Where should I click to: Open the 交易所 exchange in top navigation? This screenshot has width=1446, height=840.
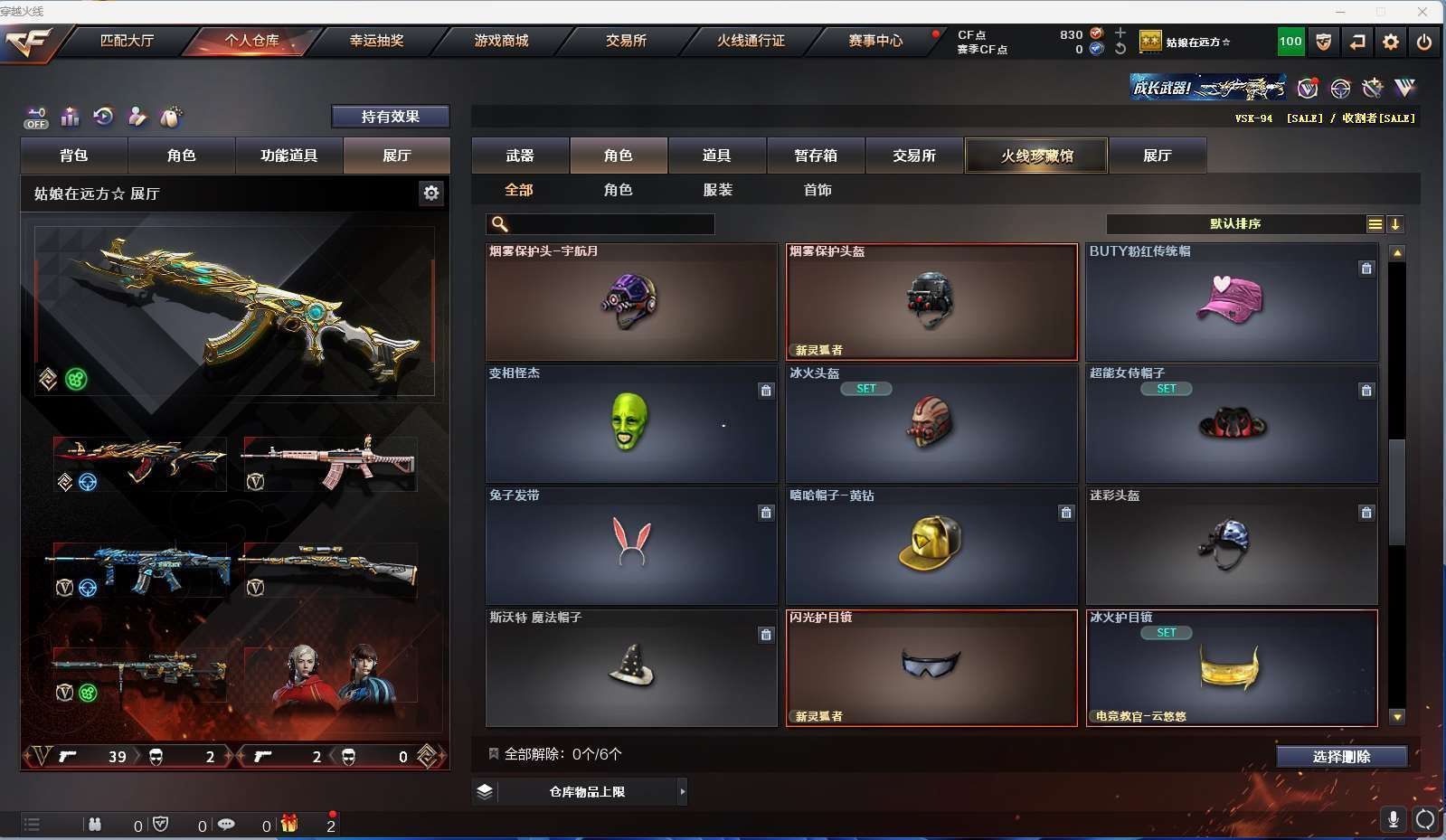(626, 41)
